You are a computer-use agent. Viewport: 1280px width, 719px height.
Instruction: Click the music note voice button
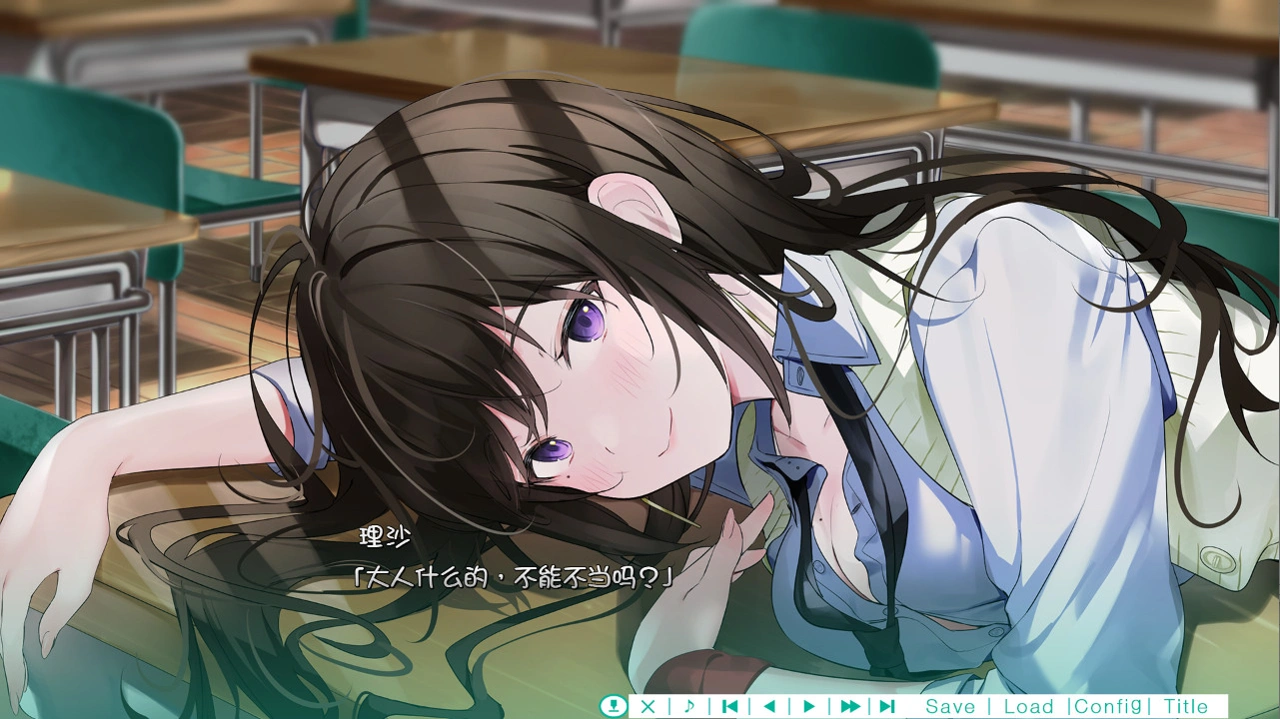tap(689, 706)
